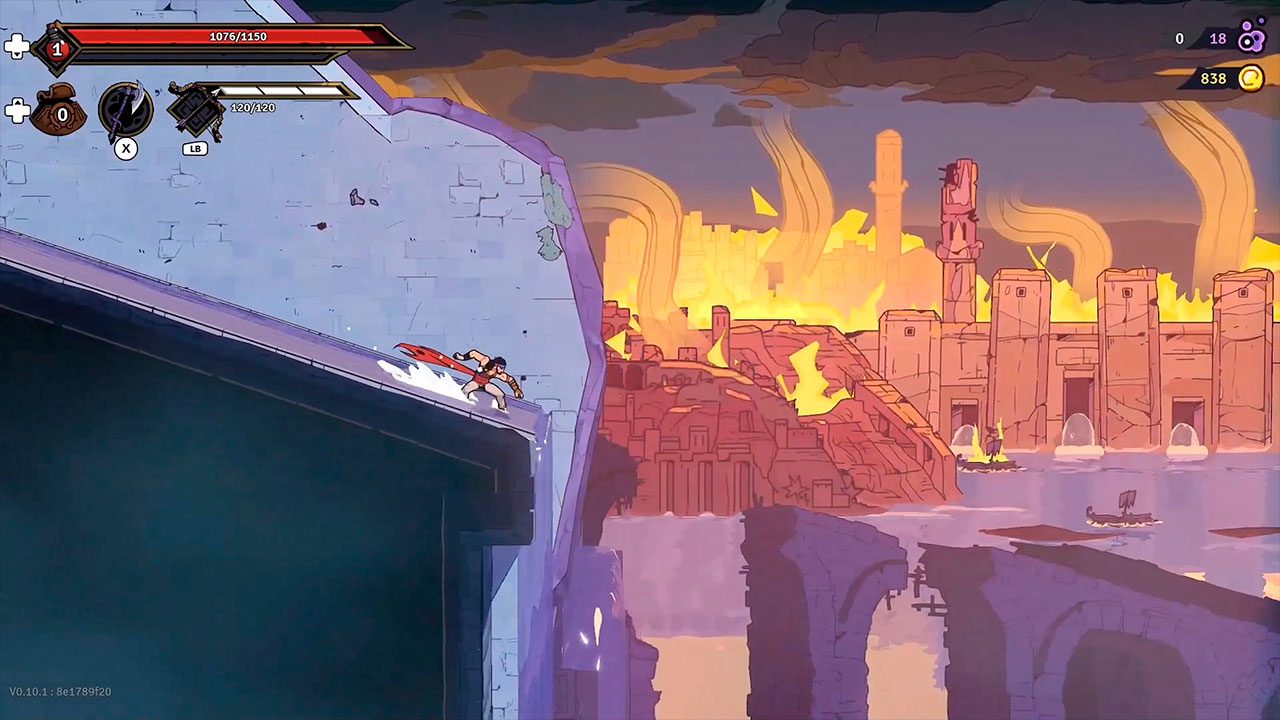Click the purple spirit orbs currency icon
Viewport: 1280px width, 720px height.
[1251, 39]
